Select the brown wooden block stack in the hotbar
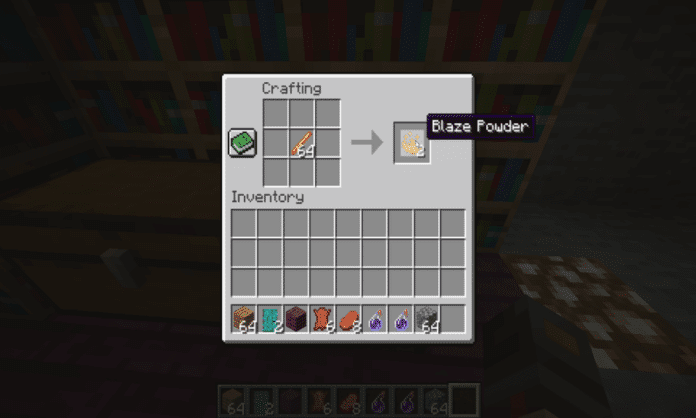The image size is (696, 418). tap(245, 319)
